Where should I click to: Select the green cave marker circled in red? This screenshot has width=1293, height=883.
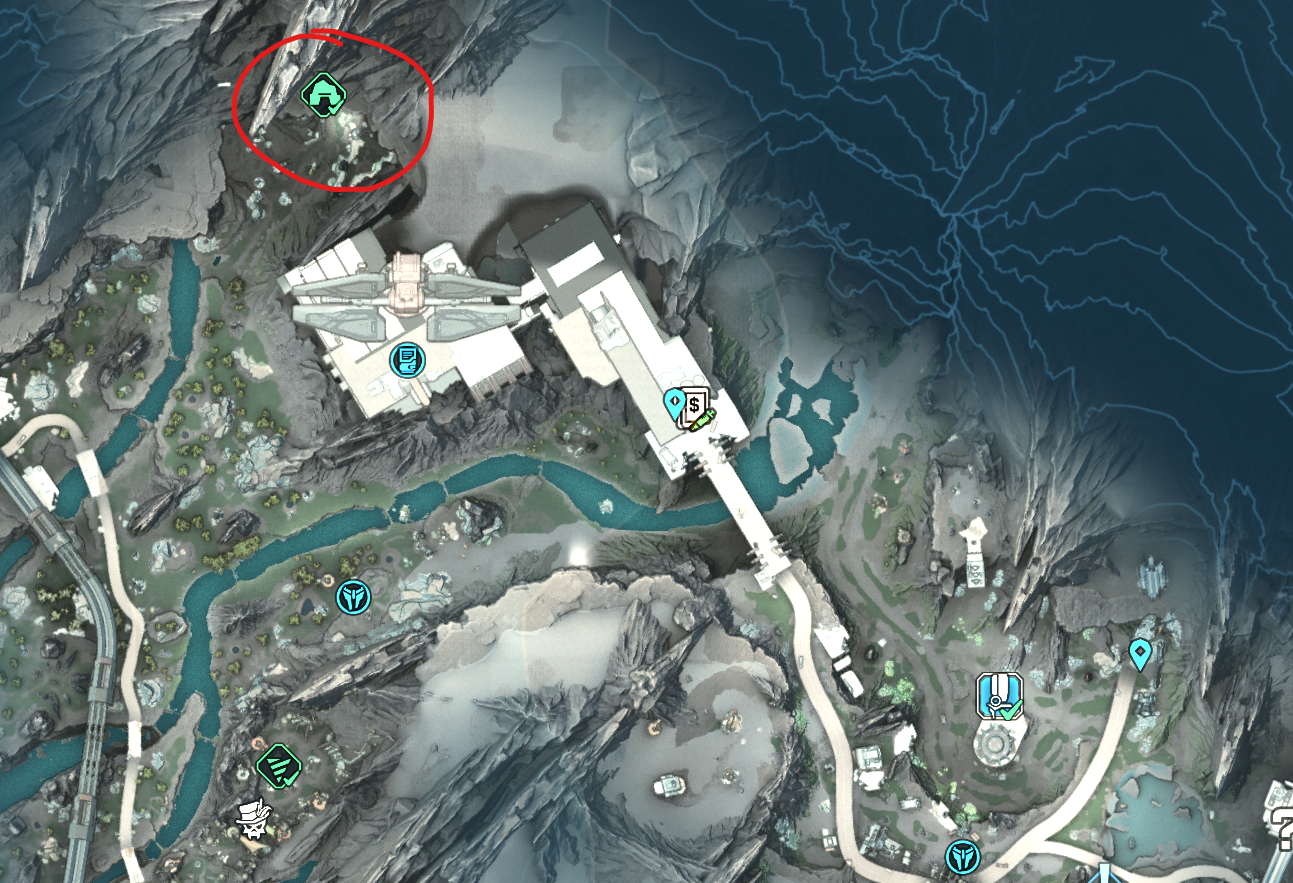click(x=323, y=96)
